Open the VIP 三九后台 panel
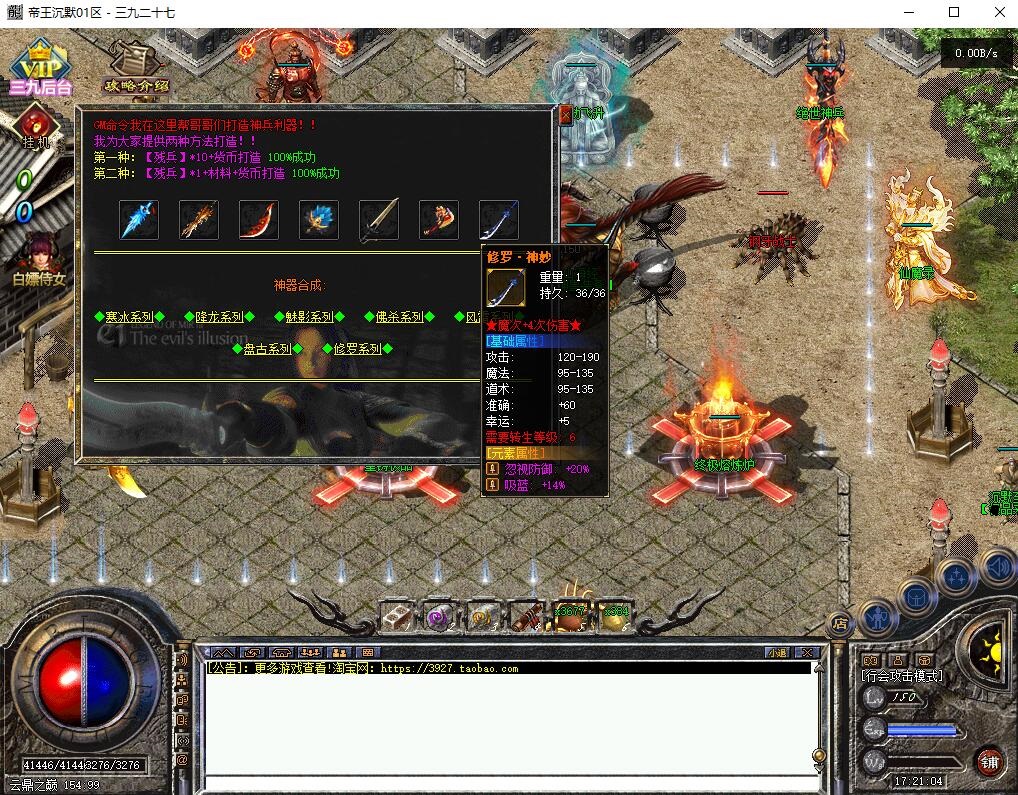Image resolution: width=1018 pixels, height=795 pixels. tap(41, 70)
